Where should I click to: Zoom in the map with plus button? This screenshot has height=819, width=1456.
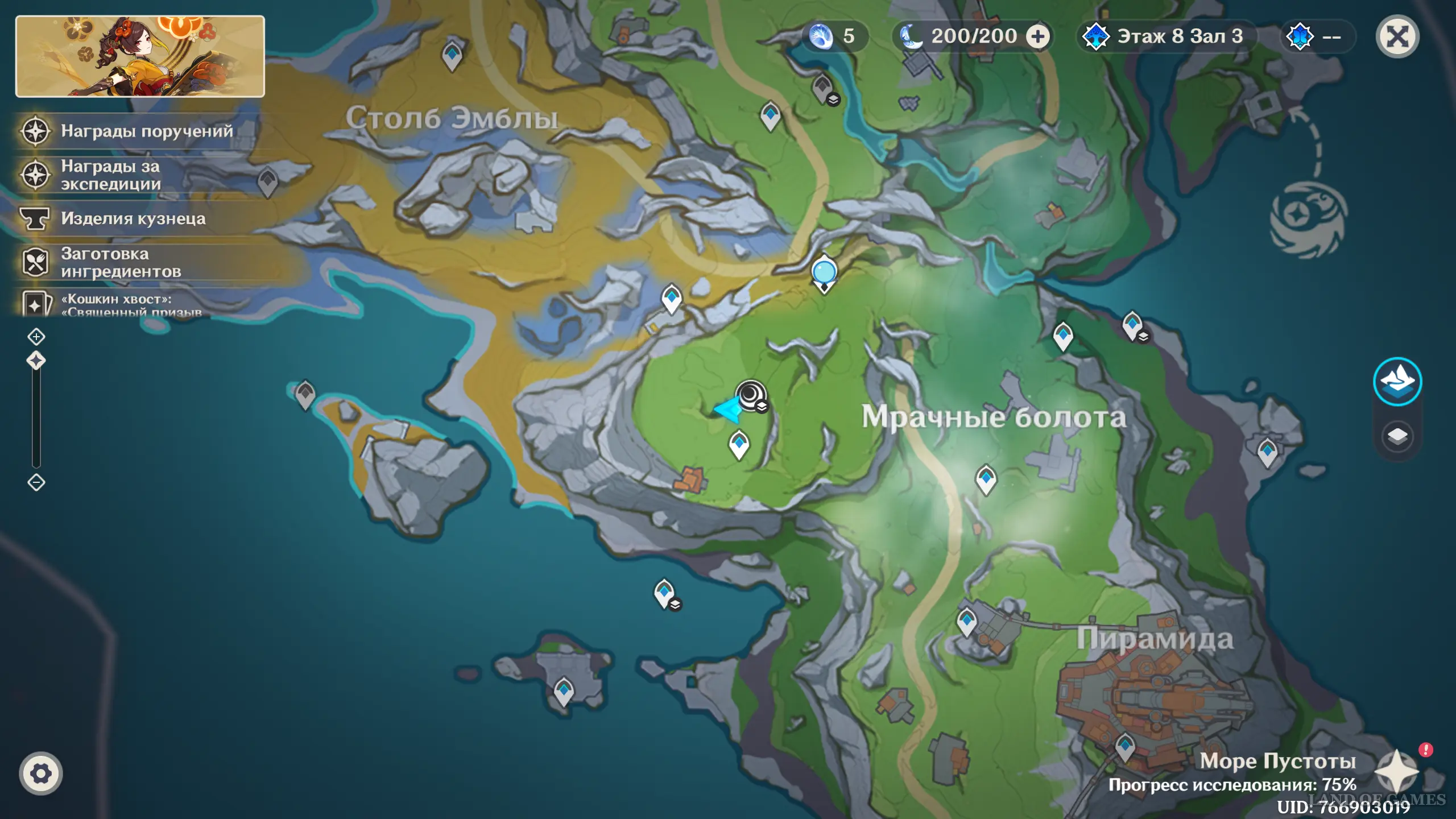point(36,337)
